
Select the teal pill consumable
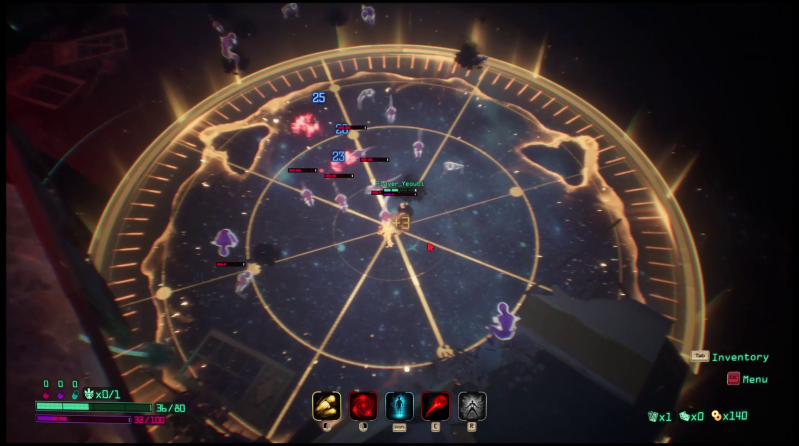[x=75, y=395]
